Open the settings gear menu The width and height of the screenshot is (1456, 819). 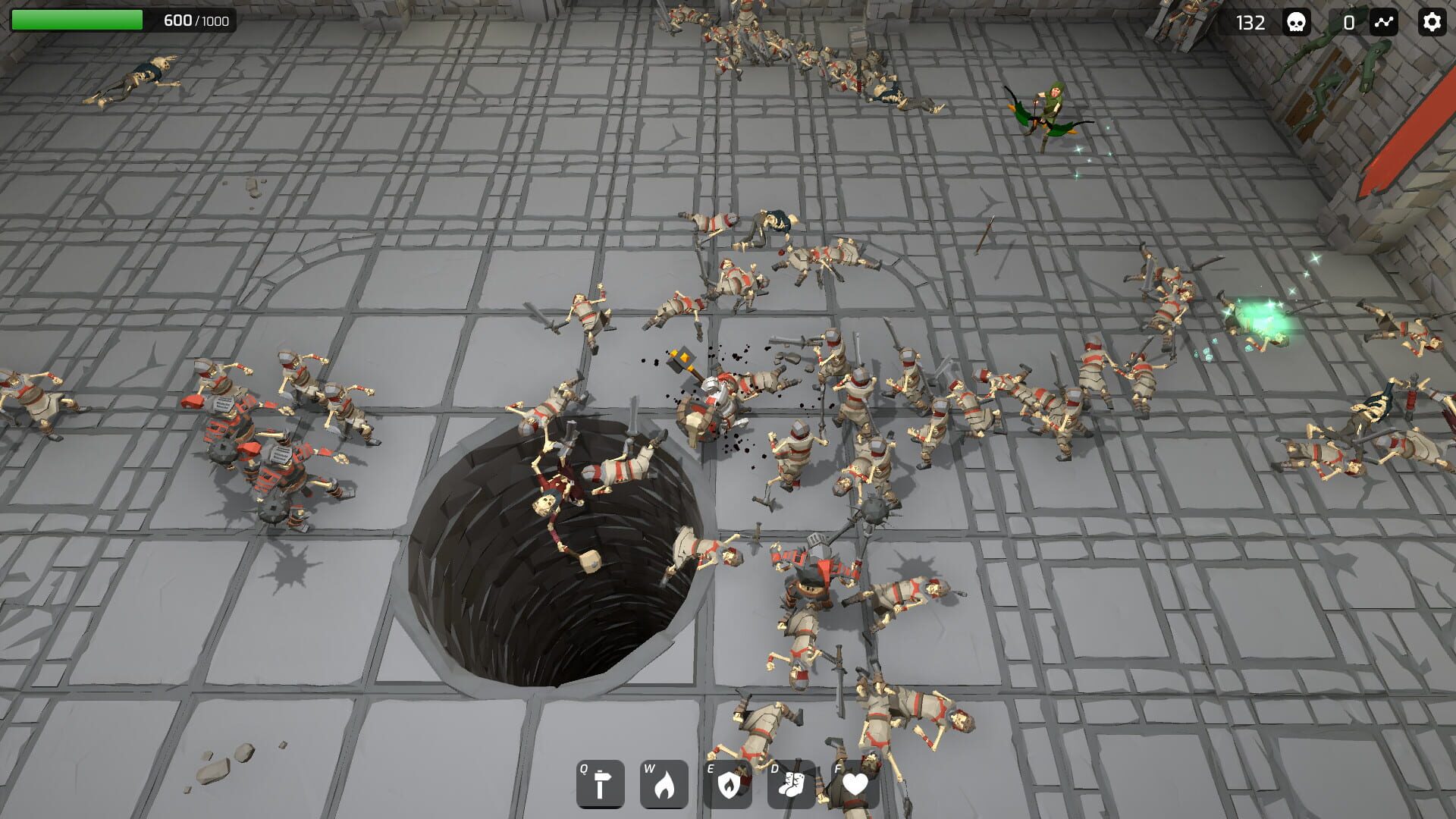coord(1432,23)
